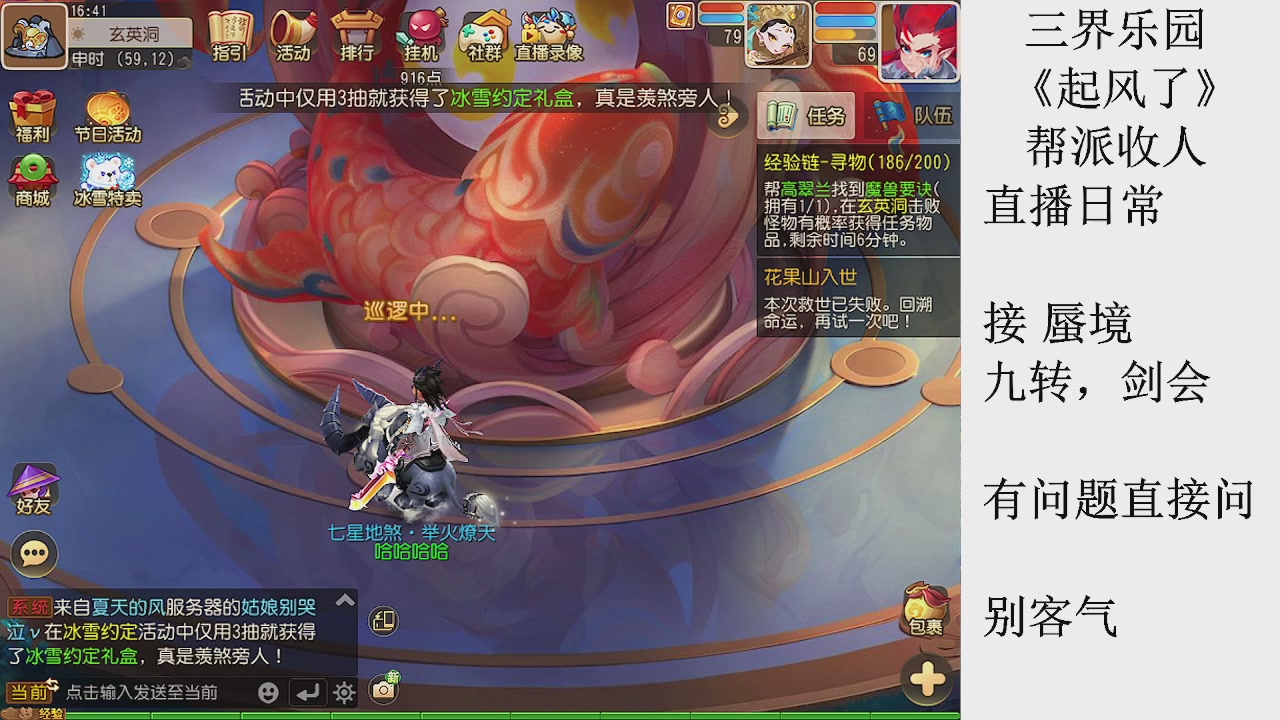Hide the quest tracker with the curled arrow
Viewport: 1280px width, 720px height.
click(x=728, y=117)
